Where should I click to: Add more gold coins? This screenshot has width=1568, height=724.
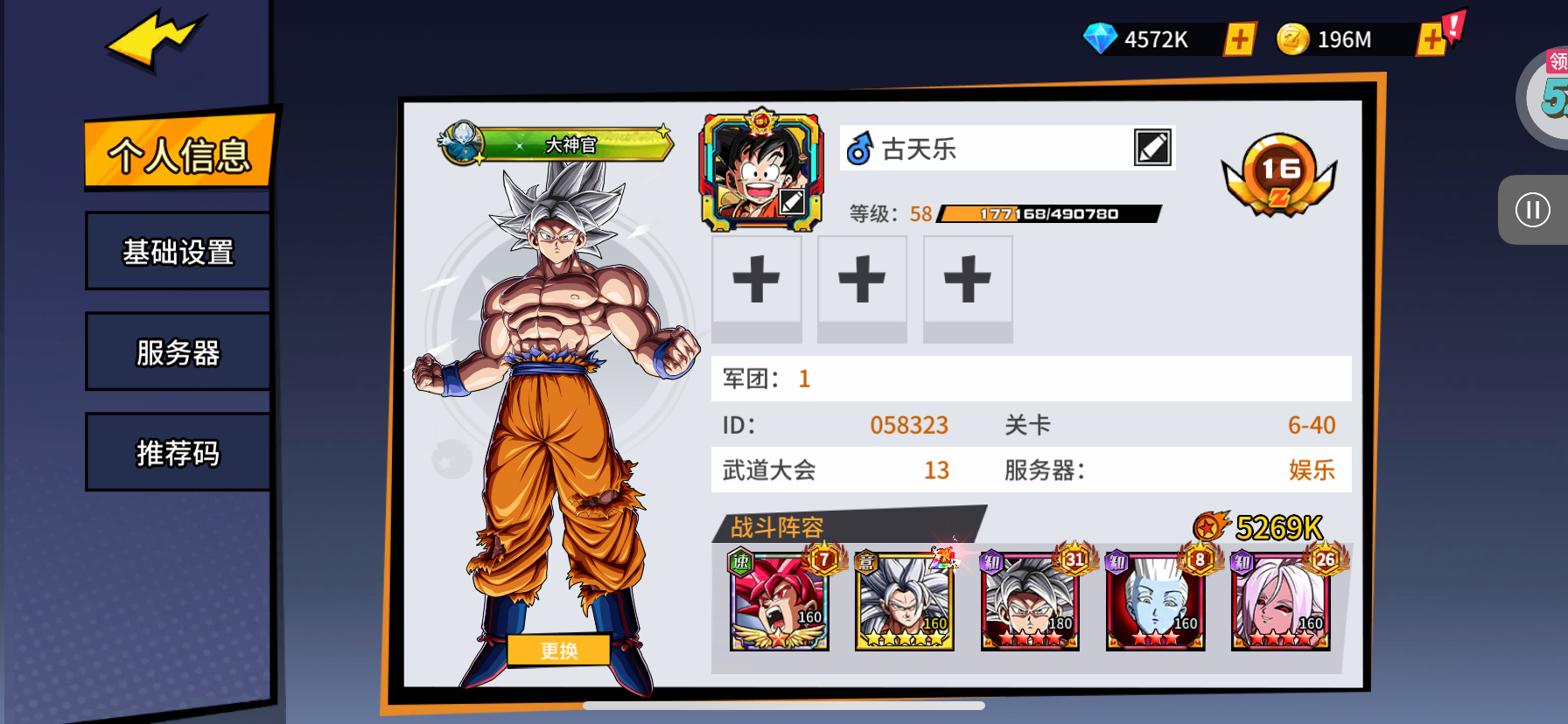tap(1431, 39)
